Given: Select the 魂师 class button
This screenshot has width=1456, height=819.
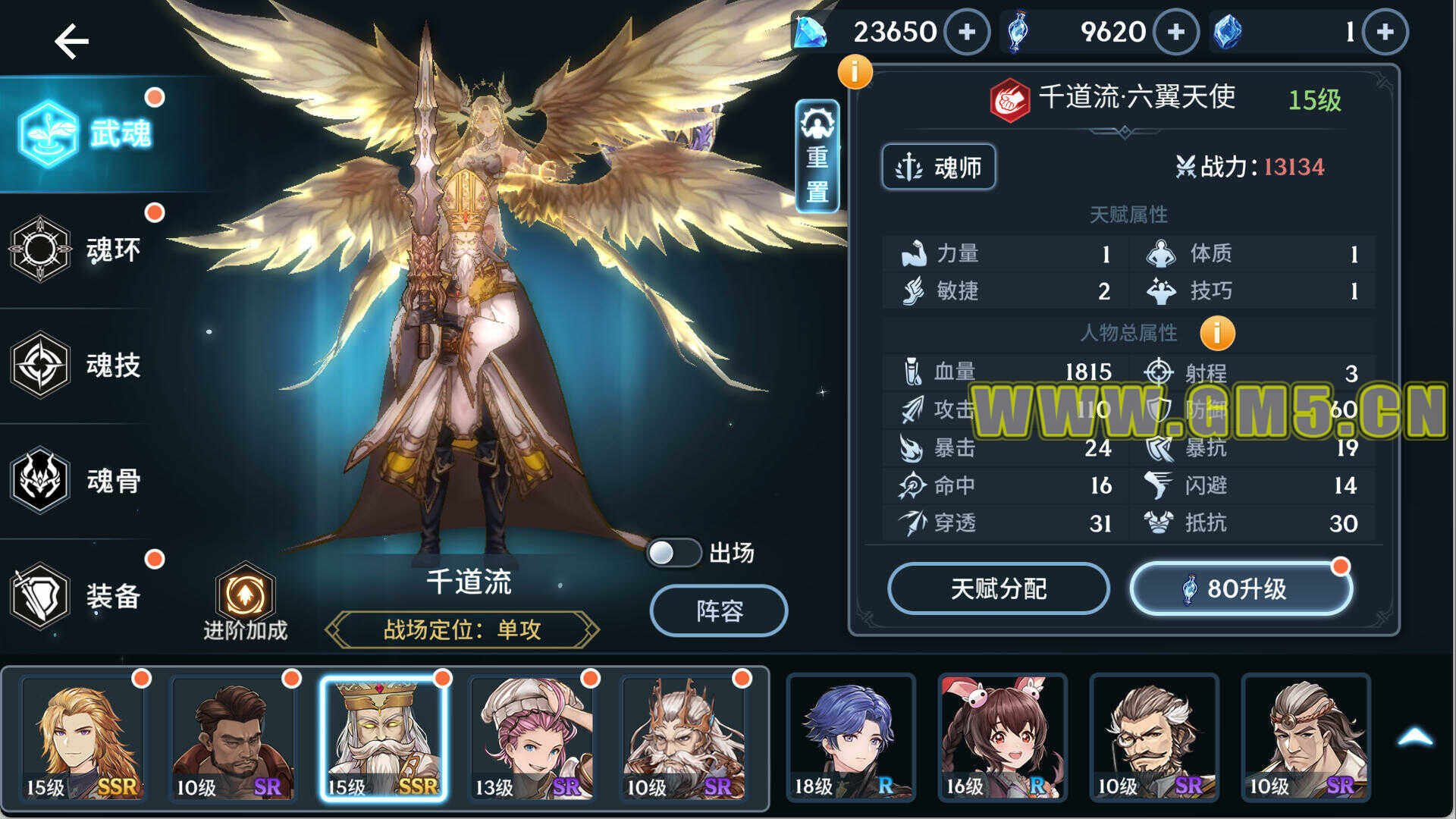Looking at the screenshot, I should tap(939, 167).
